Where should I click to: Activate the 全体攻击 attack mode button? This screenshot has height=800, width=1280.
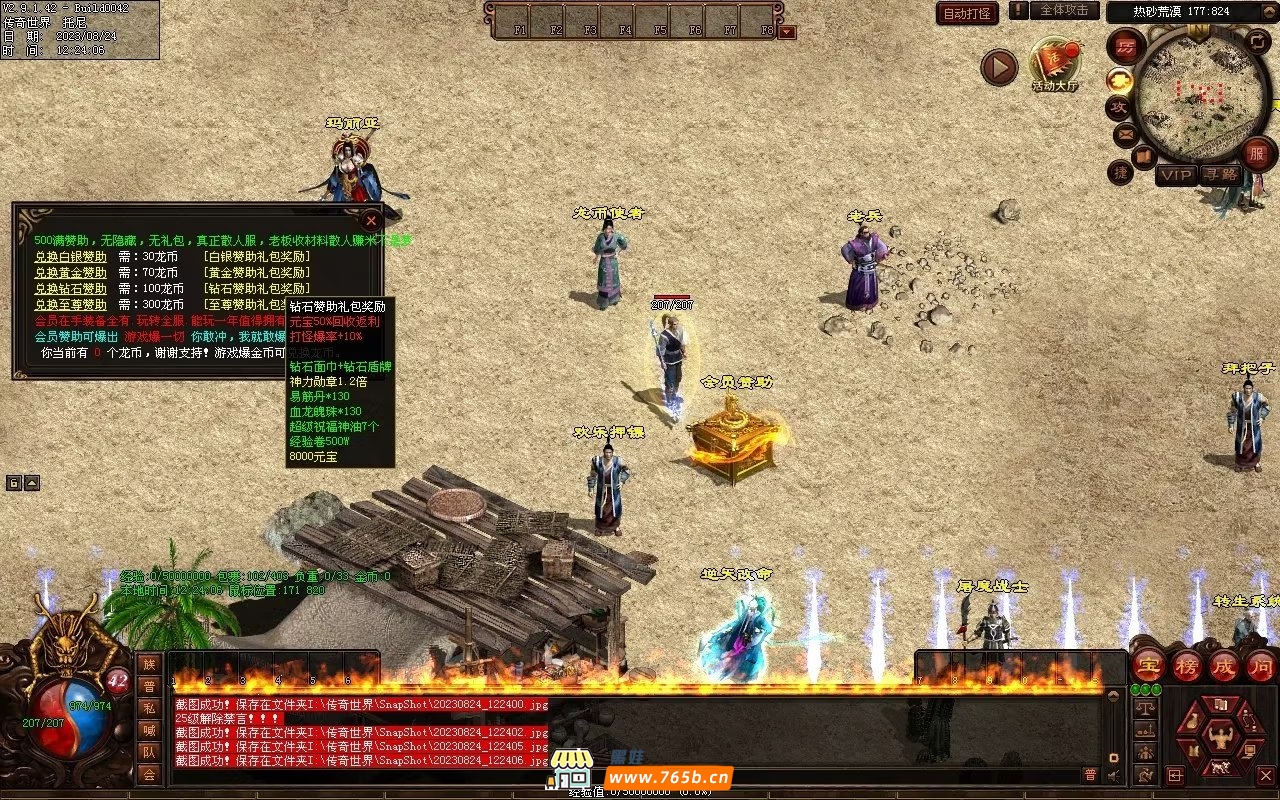(x=1064, y=10)
